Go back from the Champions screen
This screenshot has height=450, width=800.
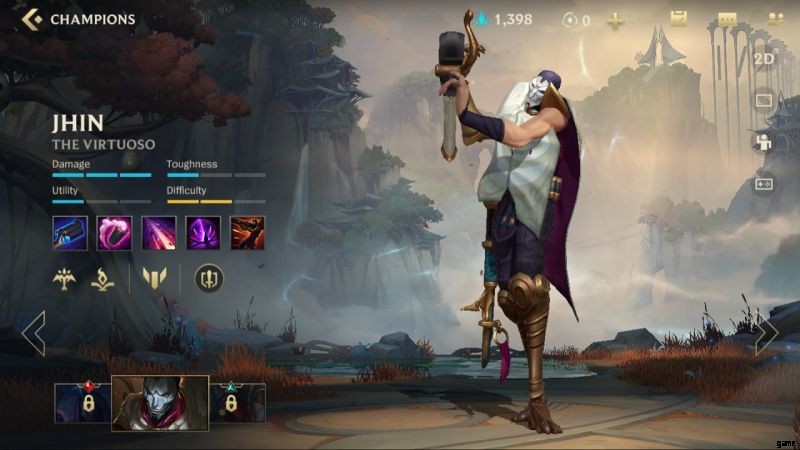[31, 19]
